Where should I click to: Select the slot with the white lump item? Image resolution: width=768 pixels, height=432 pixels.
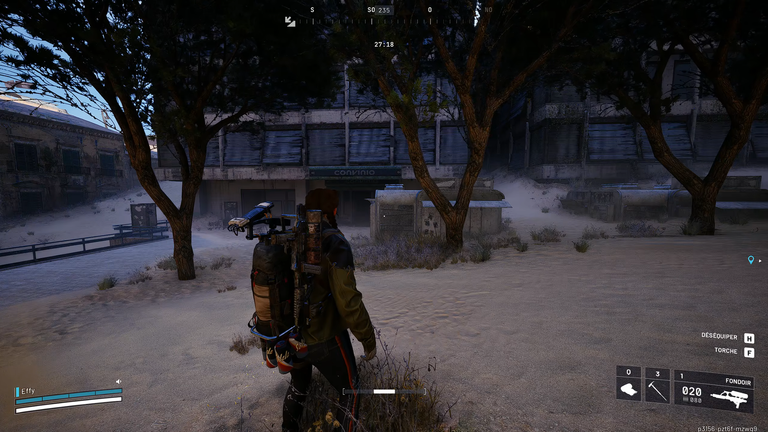(629, 385)
